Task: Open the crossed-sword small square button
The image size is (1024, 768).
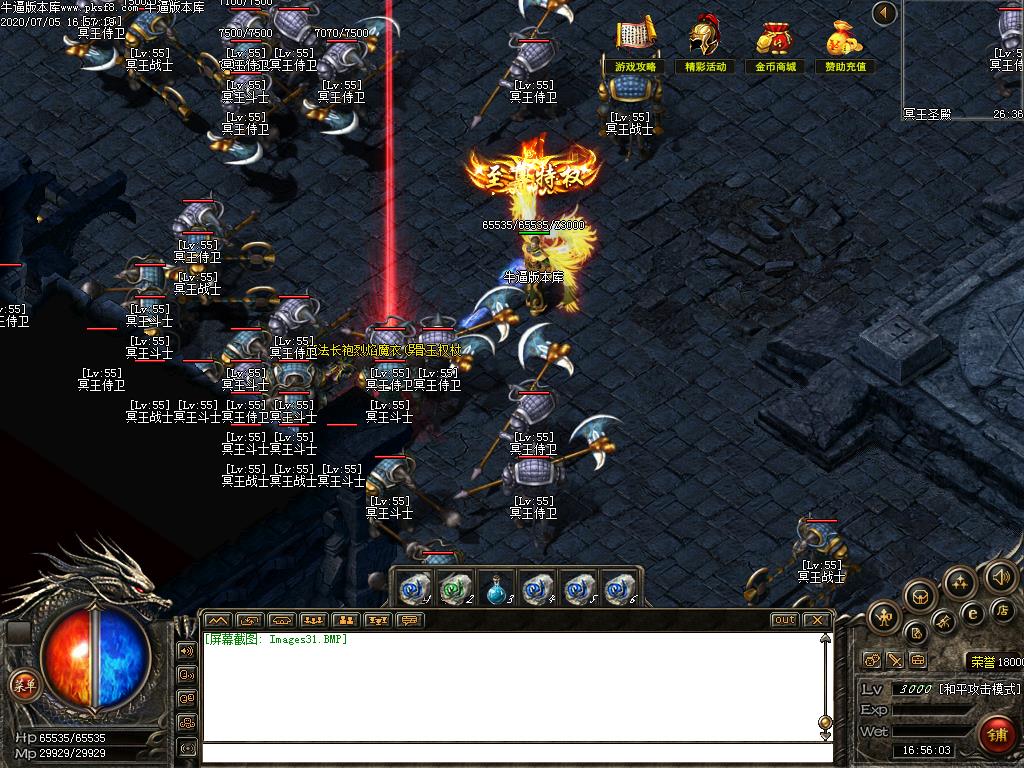Action: (895, 660)
